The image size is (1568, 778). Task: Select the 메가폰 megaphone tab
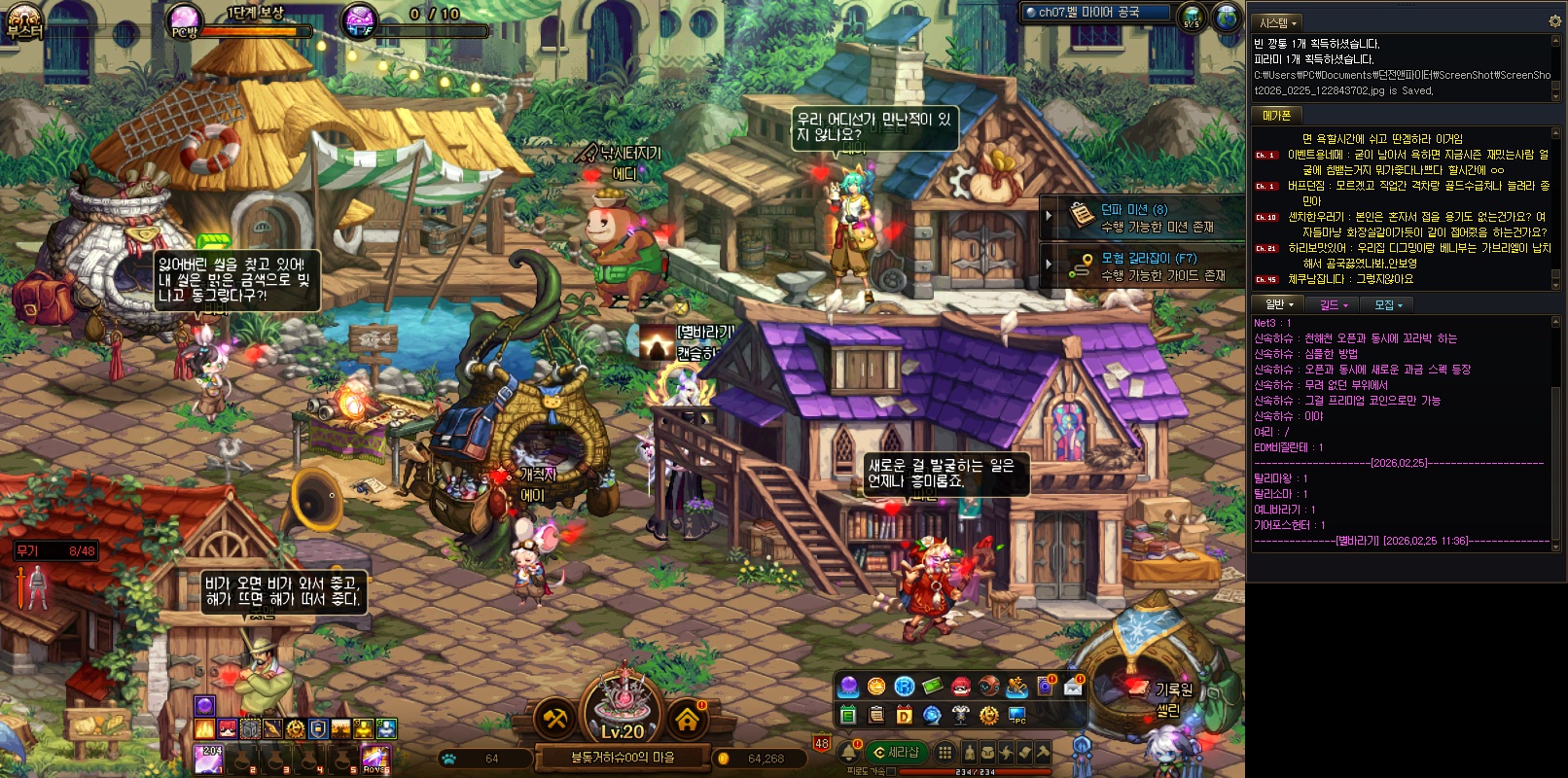coord(1276,115)
